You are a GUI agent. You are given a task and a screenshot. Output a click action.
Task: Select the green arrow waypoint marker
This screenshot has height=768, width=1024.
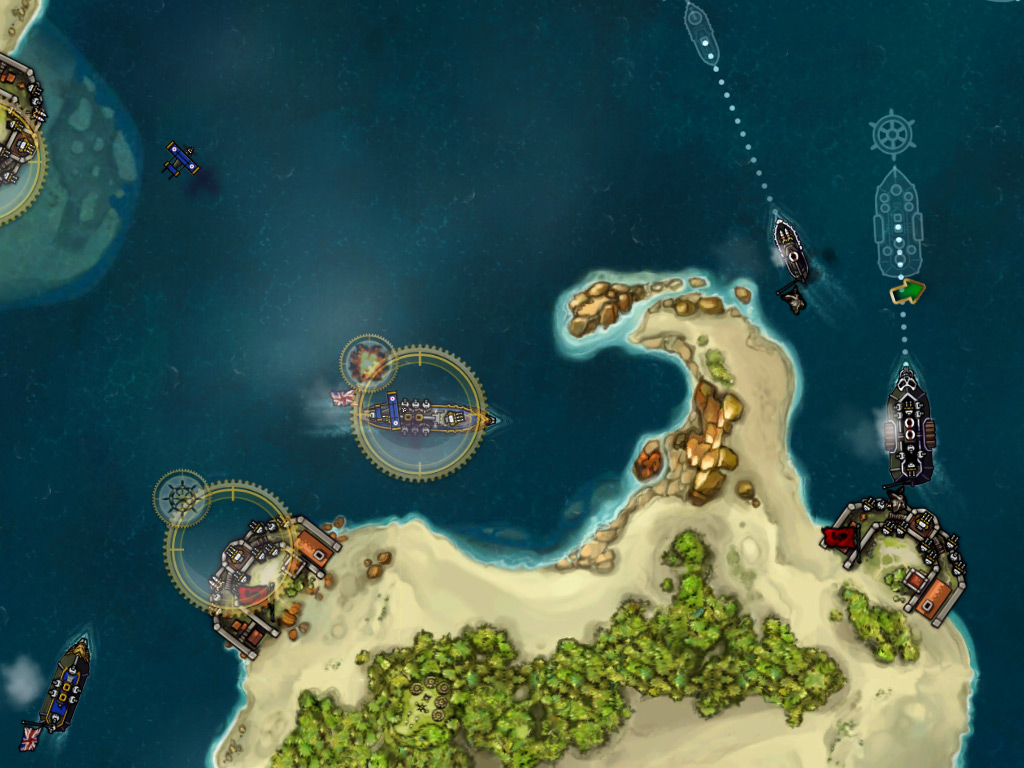[907, 292]
